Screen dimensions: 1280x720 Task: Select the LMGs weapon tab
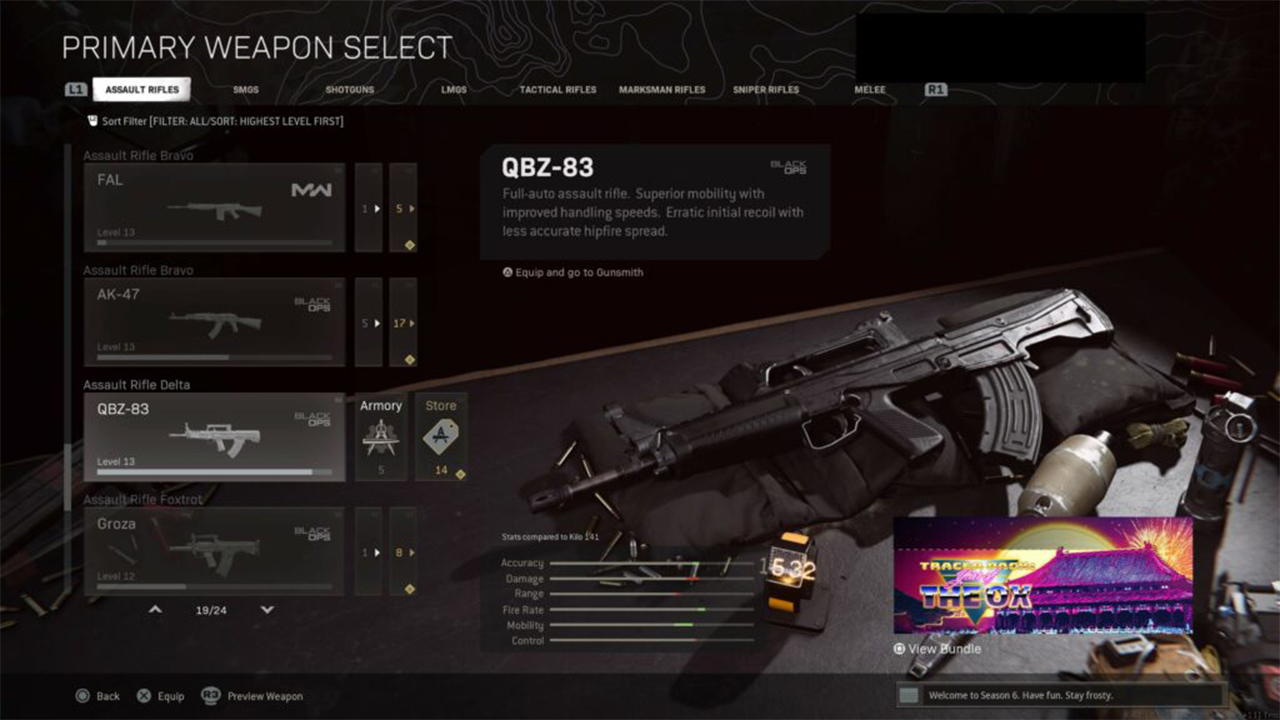click(454, 90)
